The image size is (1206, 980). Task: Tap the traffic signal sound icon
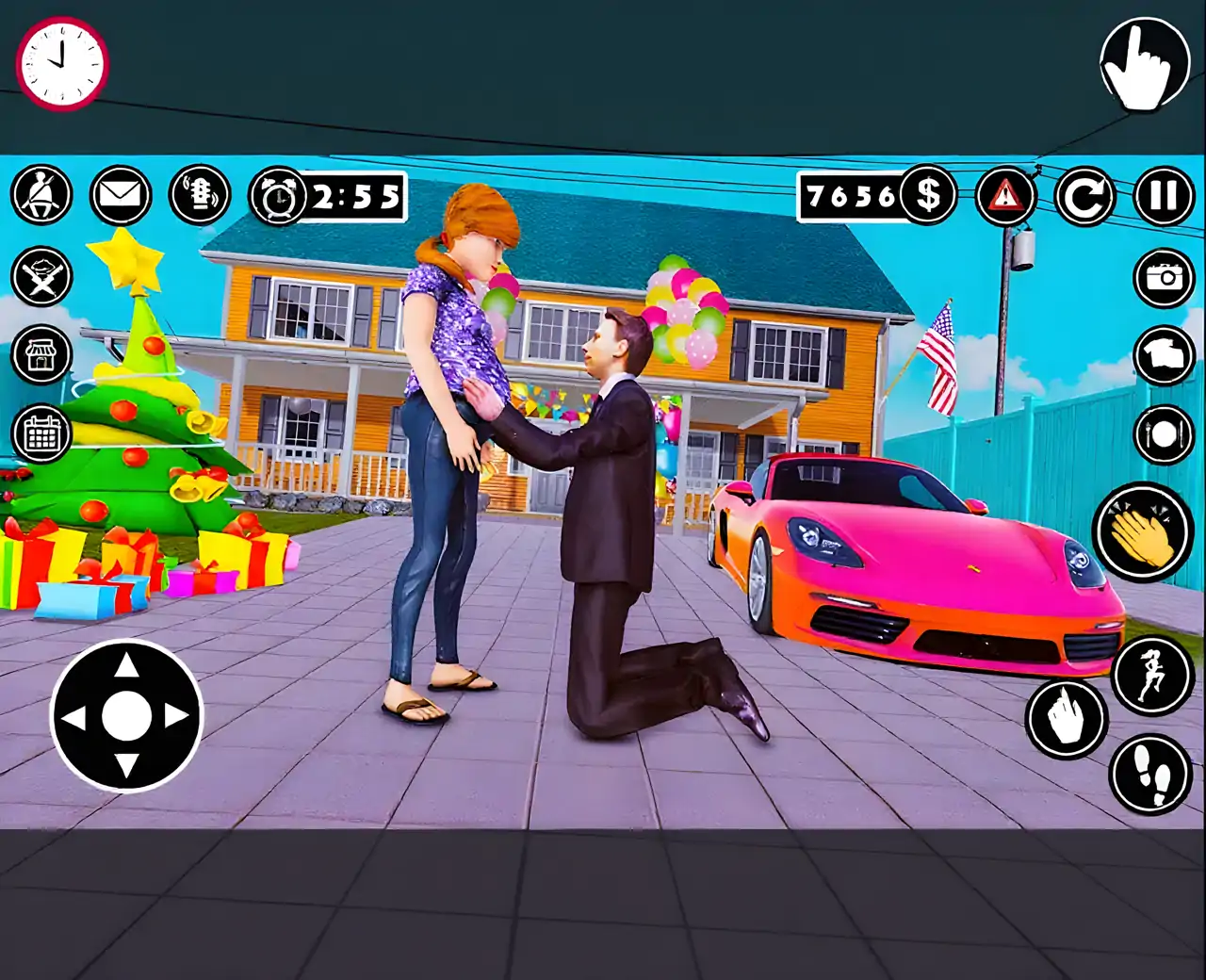click(x=200, y=195)
